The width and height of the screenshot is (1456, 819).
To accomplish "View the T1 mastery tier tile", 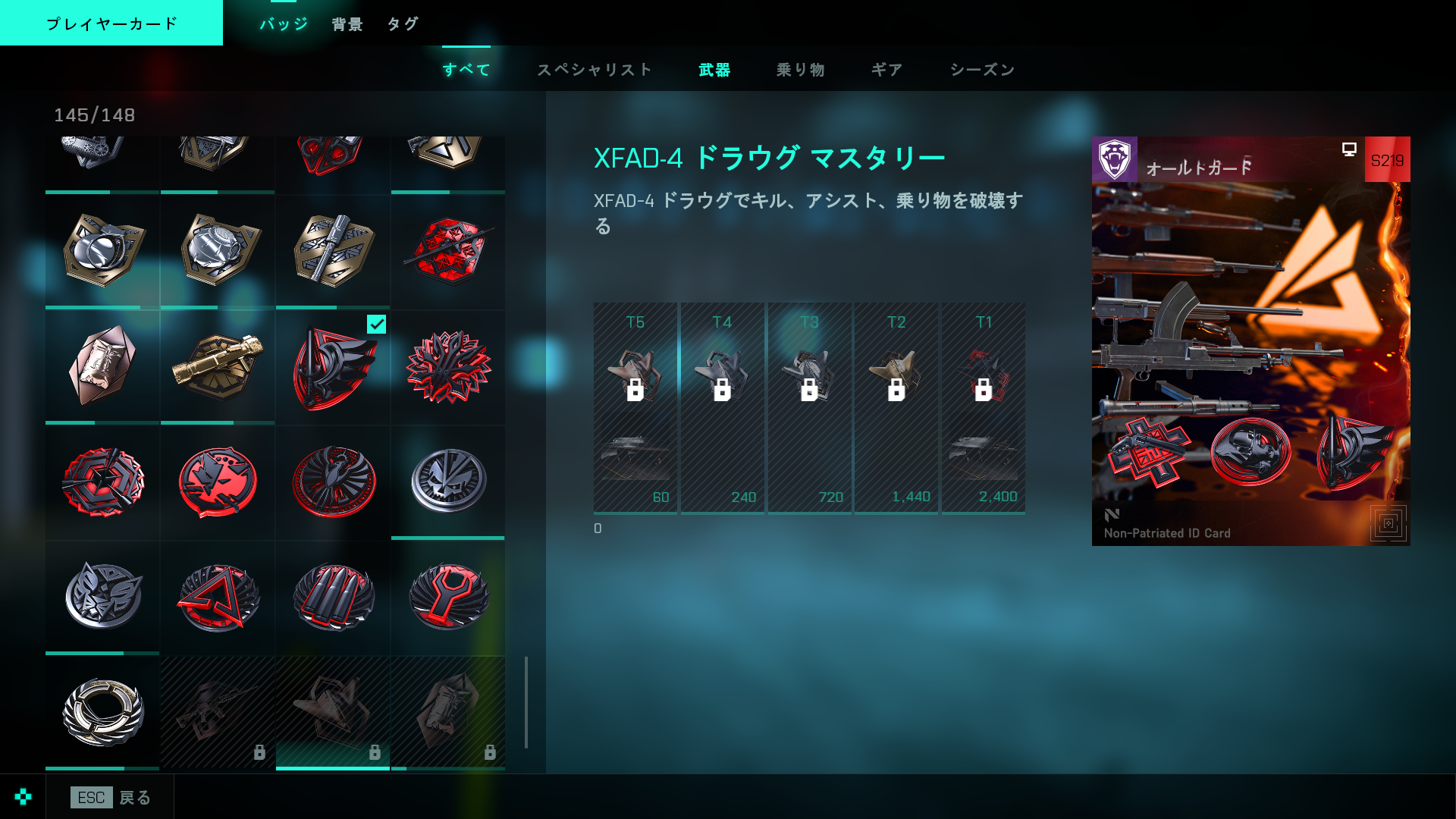I will tap(984, 408).
